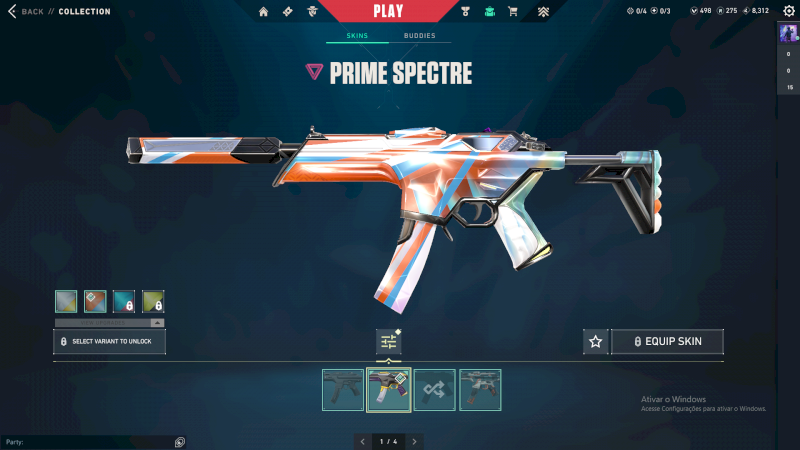Image resolution: width=800 pixels, height=450 pixels.
Task: Select the Skins tab
Action: pos(357,36)
